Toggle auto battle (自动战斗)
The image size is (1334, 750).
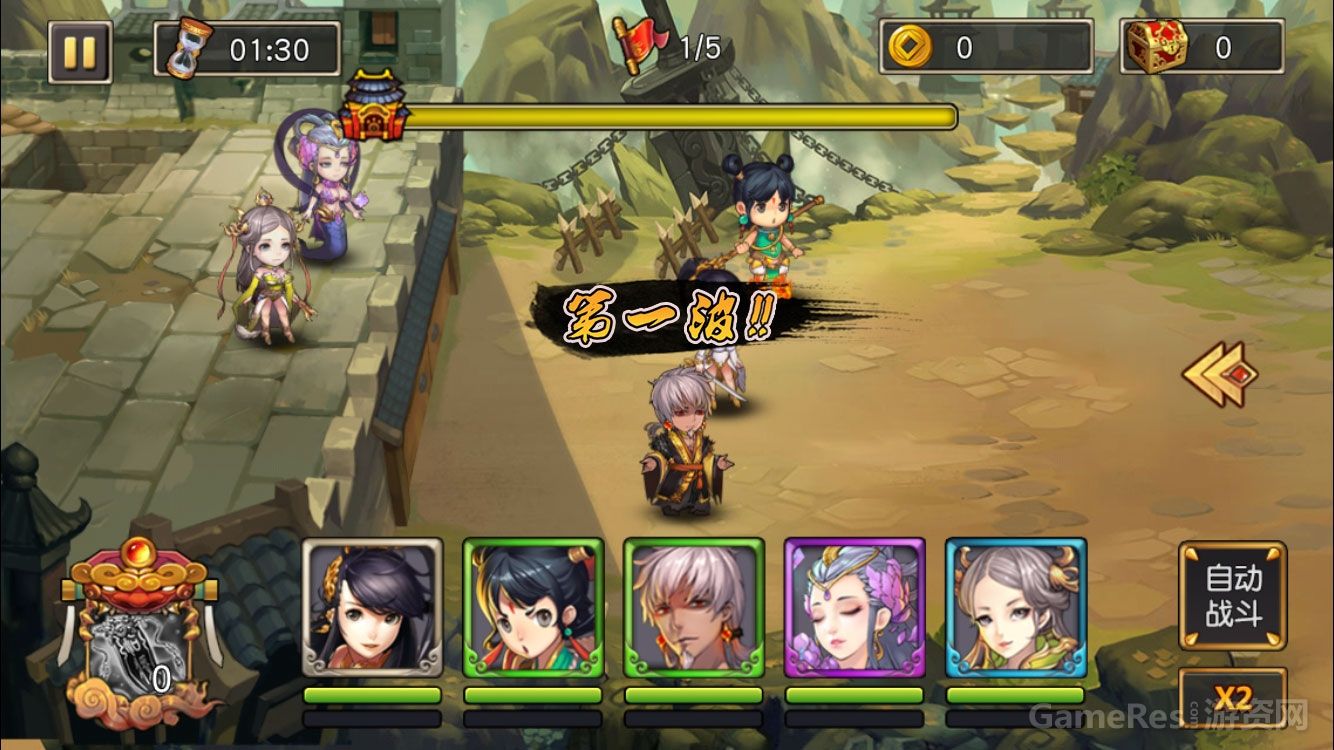pos(1232,596)
